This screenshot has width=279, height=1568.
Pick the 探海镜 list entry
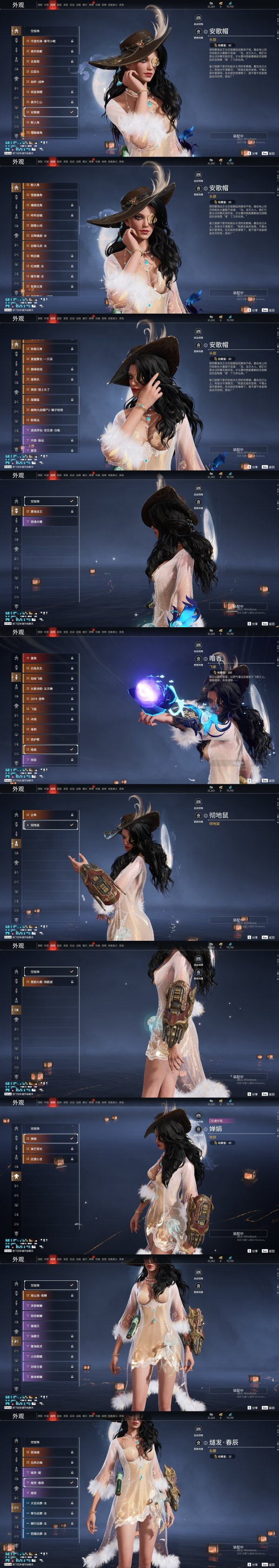click(50, 1452)
